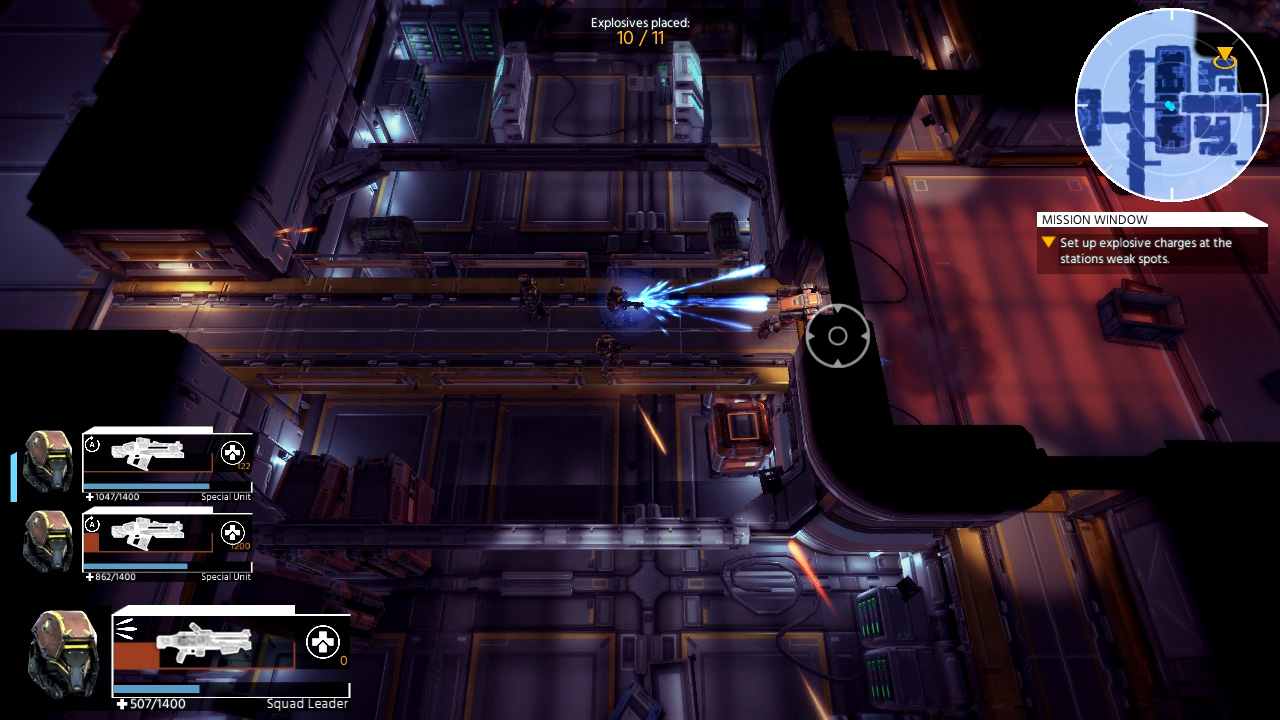1280x720 pixels.
Task: Click the Squad Leader's empty medkit icon
Action: [322, 641]
